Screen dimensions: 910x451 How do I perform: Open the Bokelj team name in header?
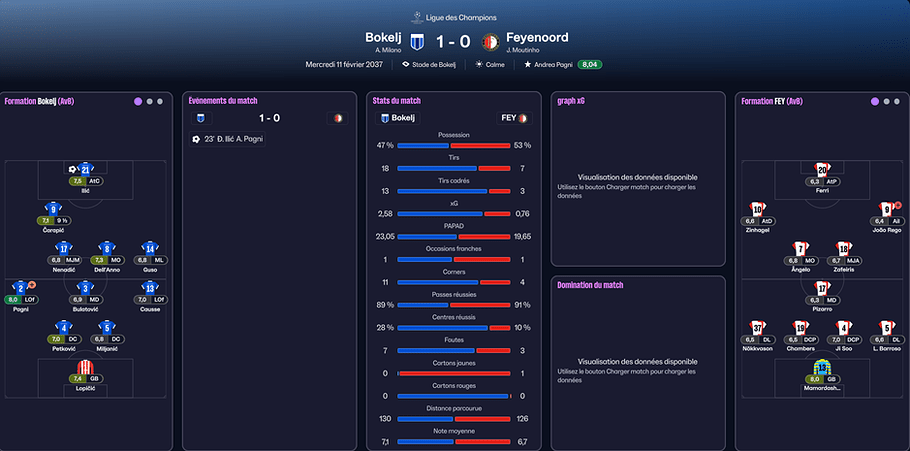point(383,38)
